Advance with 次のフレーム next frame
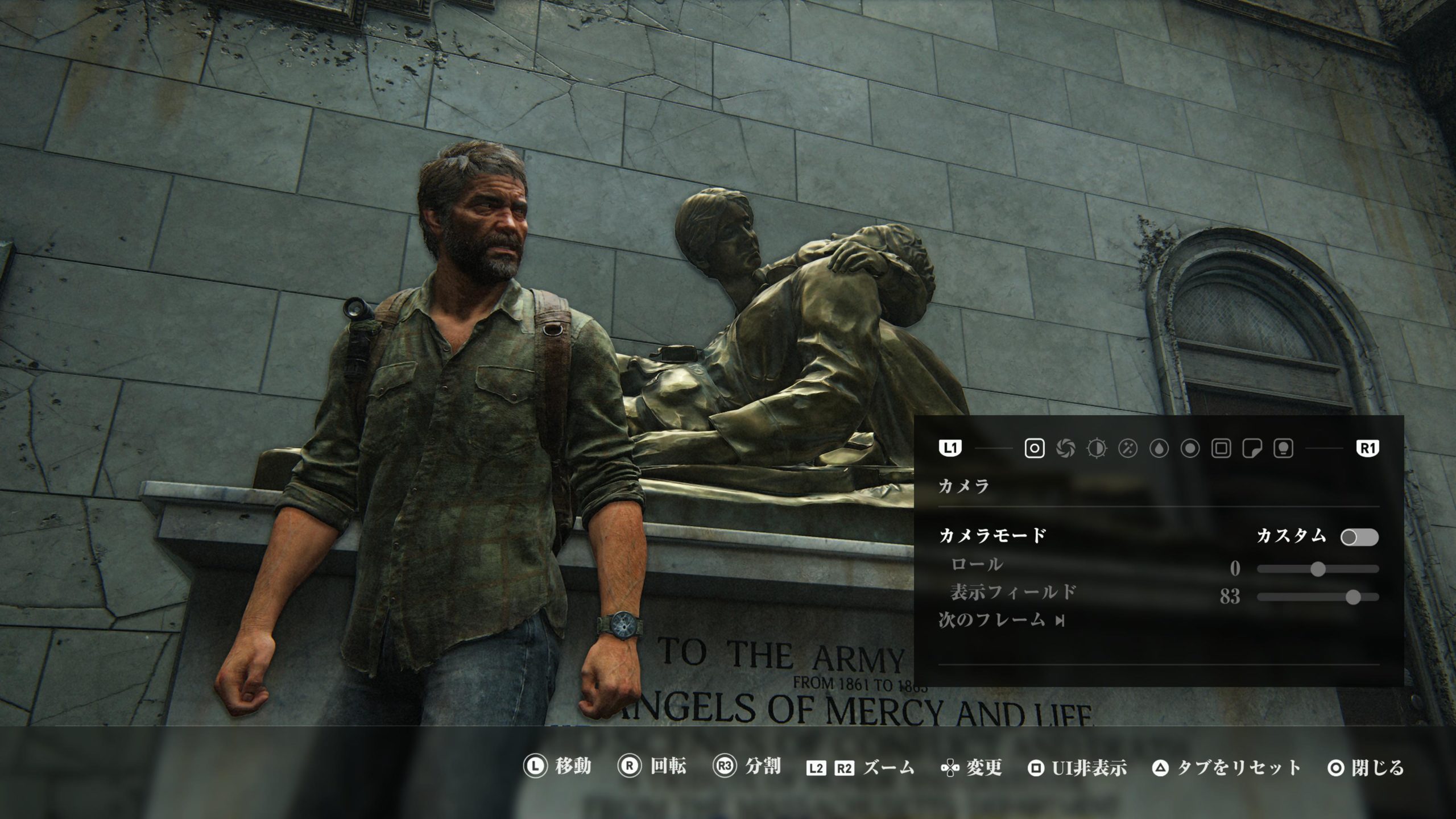1456x819 pixels. point(1001,621)
